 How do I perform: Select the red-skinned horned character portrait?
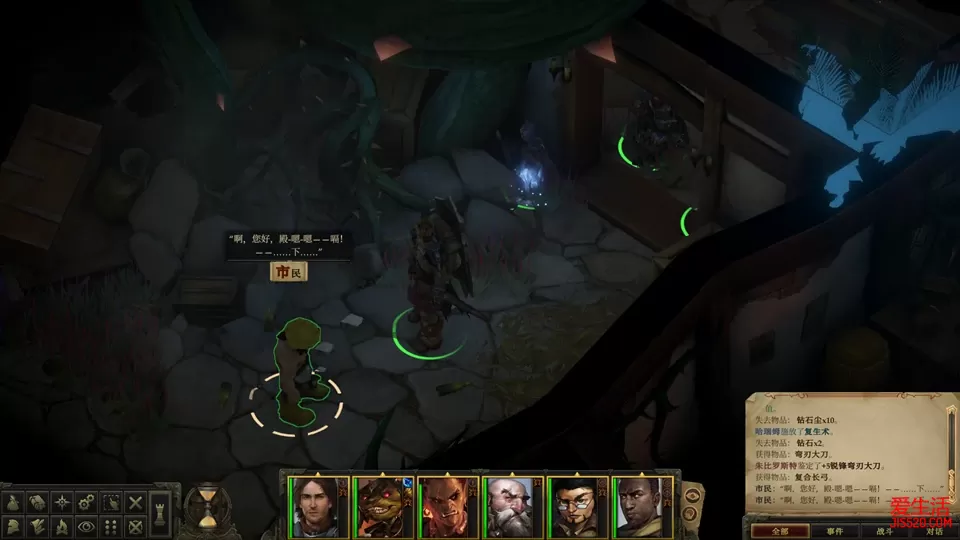point(446,506)
